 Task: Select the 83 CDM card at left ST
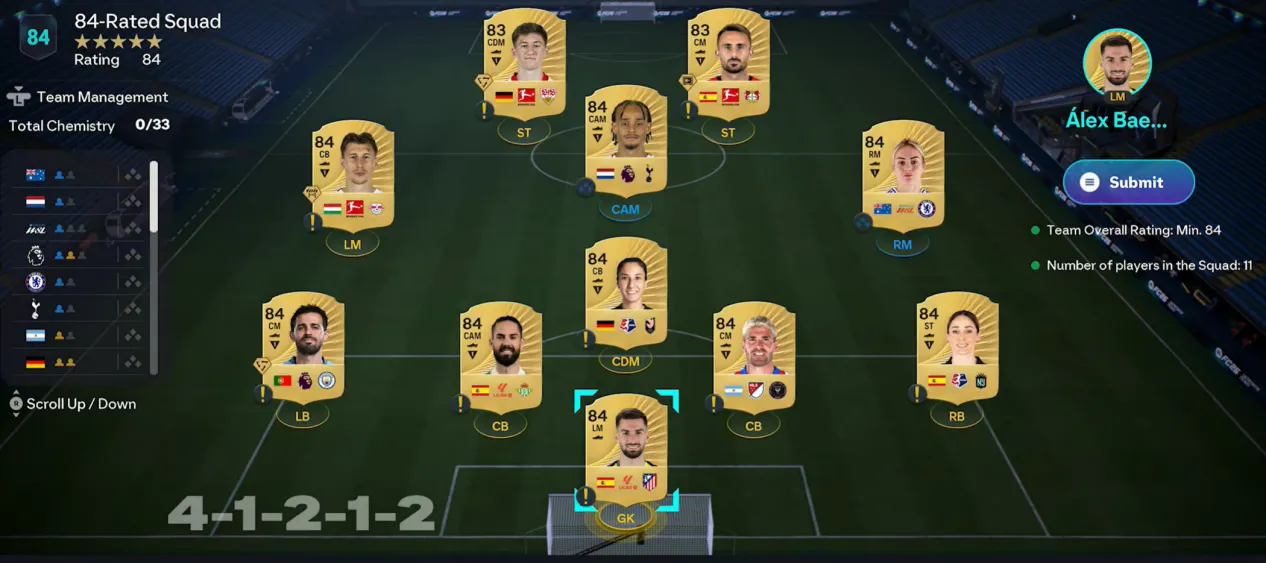click(x=524, y=62)
